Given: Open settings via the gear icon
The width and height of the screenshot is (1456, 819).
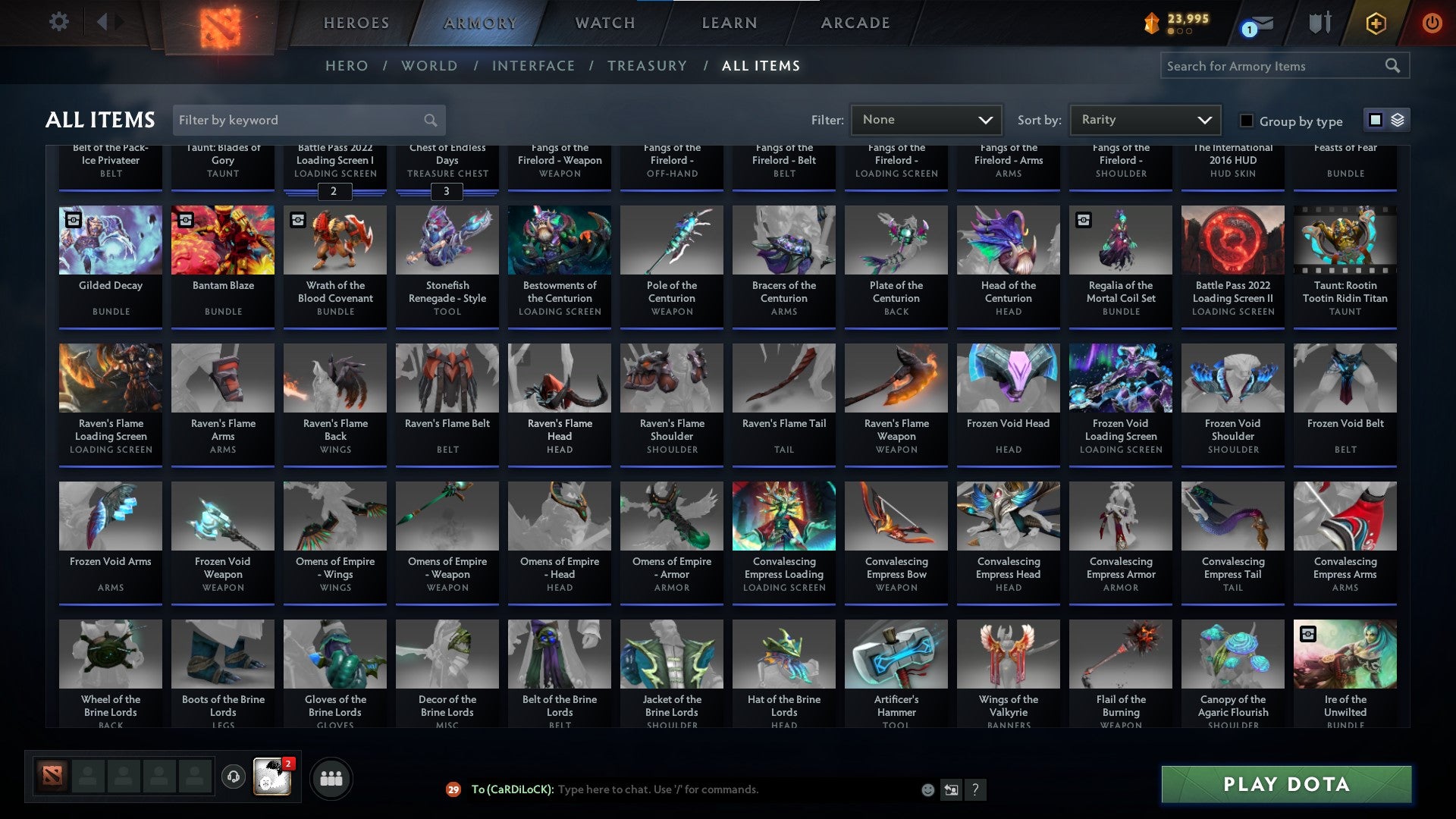Looking at the screenshot, I should (x=59, y=22).
